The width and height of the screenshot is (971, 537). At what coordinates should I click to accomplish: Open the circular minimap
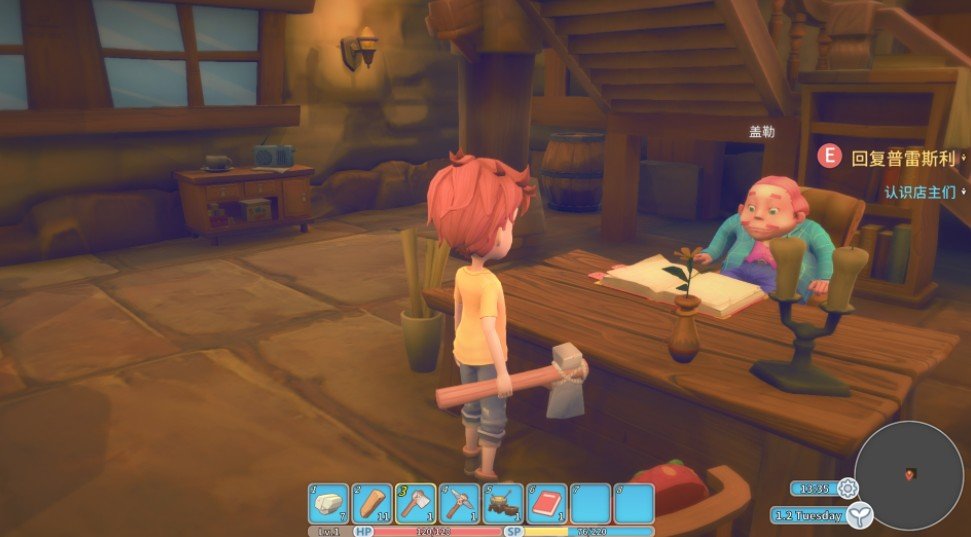point(909,474)
